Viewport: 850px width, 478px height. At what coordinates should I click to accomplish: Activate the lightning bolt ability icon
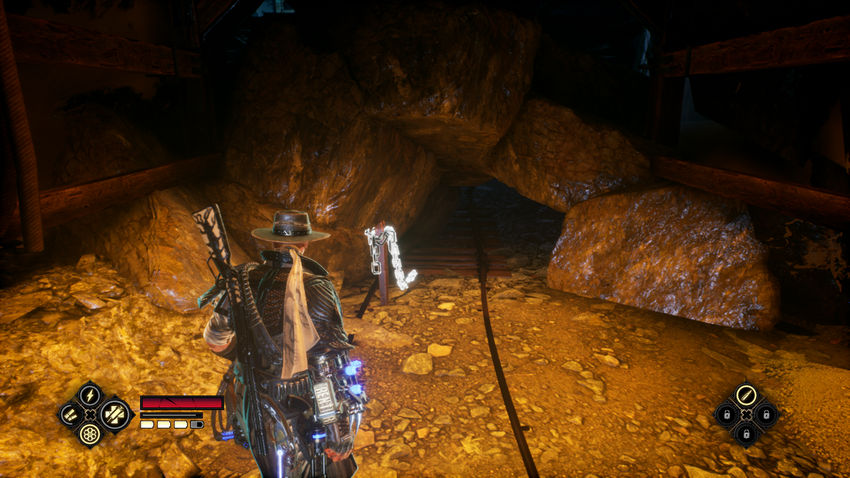click(90, 394)
